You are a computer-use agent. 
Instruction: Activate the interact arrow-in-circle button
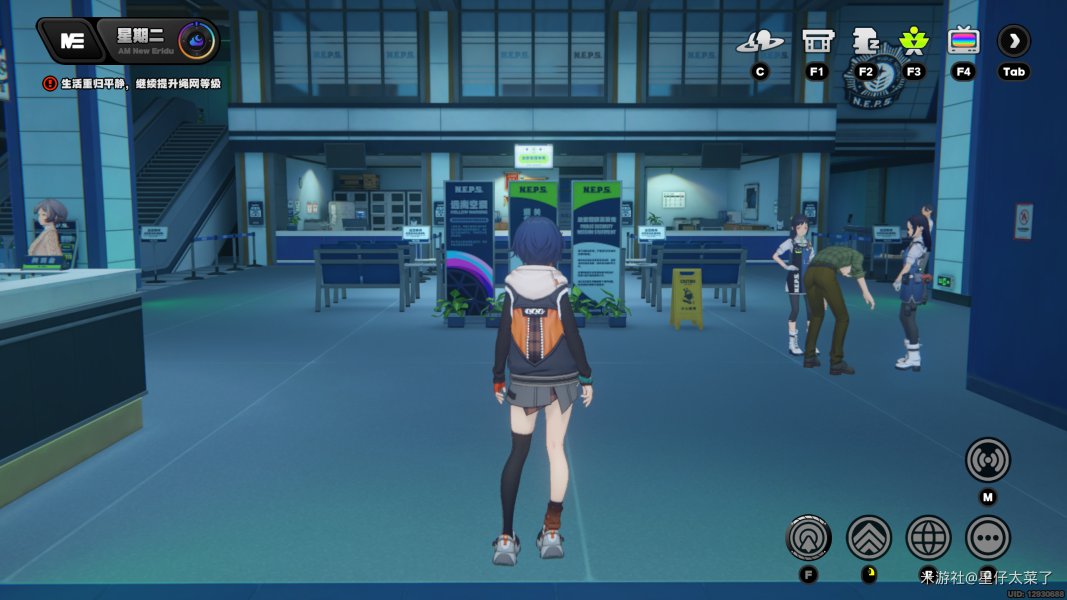tap(809, 538)
